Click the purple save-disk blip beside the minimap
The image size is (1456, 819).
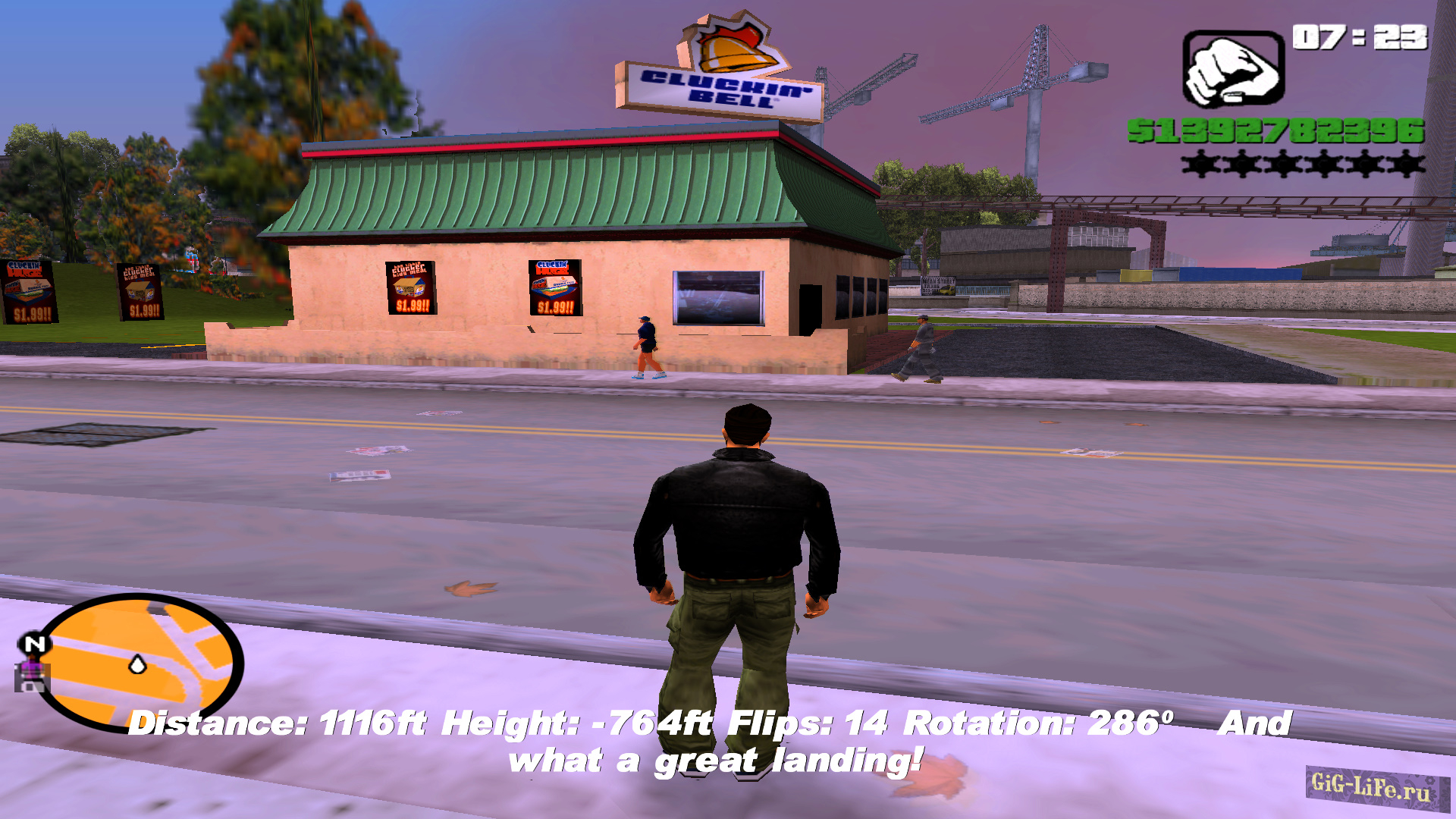coord(32,673)
